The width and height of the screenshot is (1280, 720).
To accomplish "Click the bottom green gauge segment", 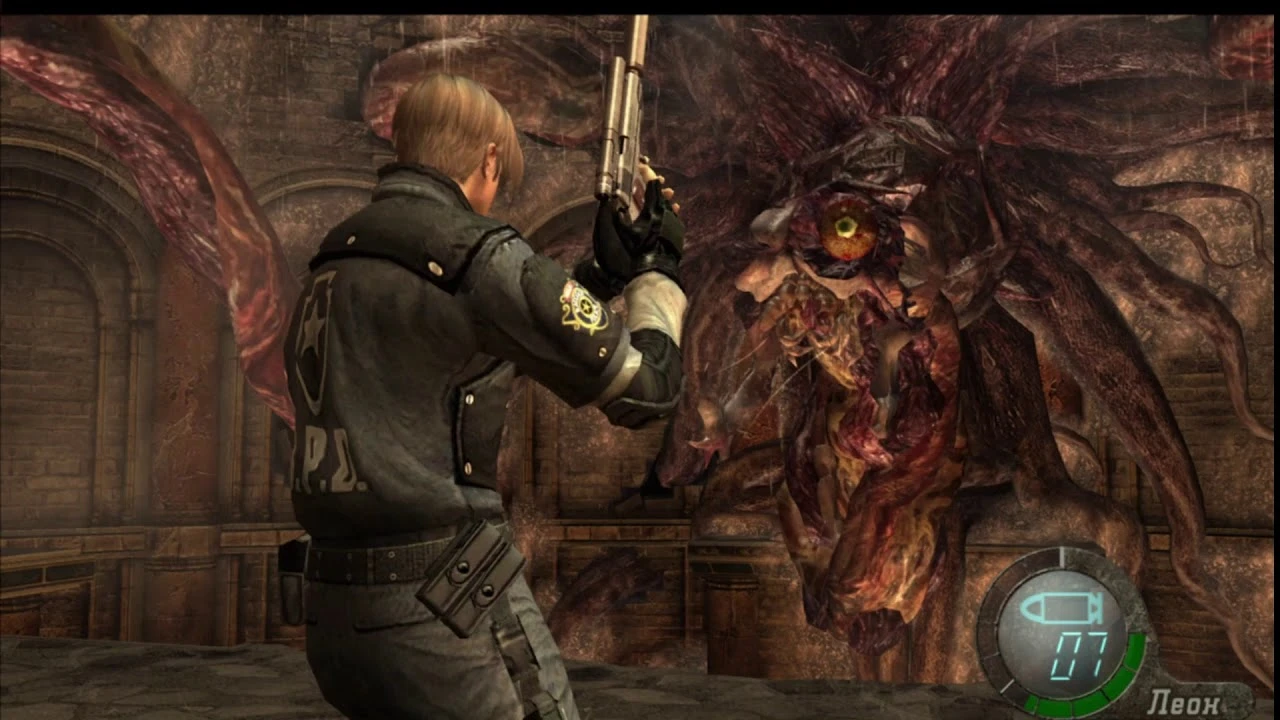I will [1056, 704].
